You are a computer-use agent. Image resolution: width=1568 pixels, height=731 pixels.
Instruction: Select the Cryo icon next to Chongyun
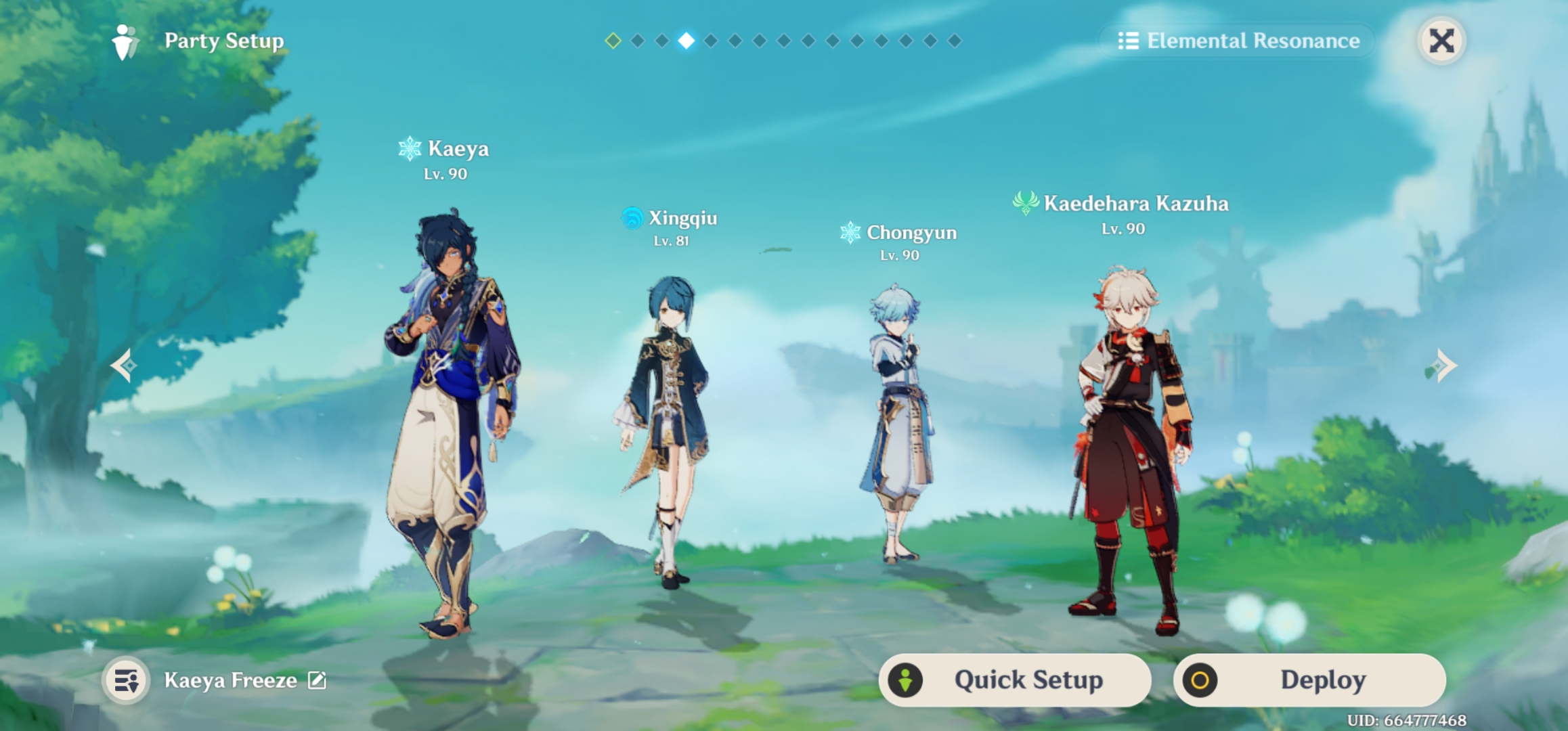(x=852, y=234)
